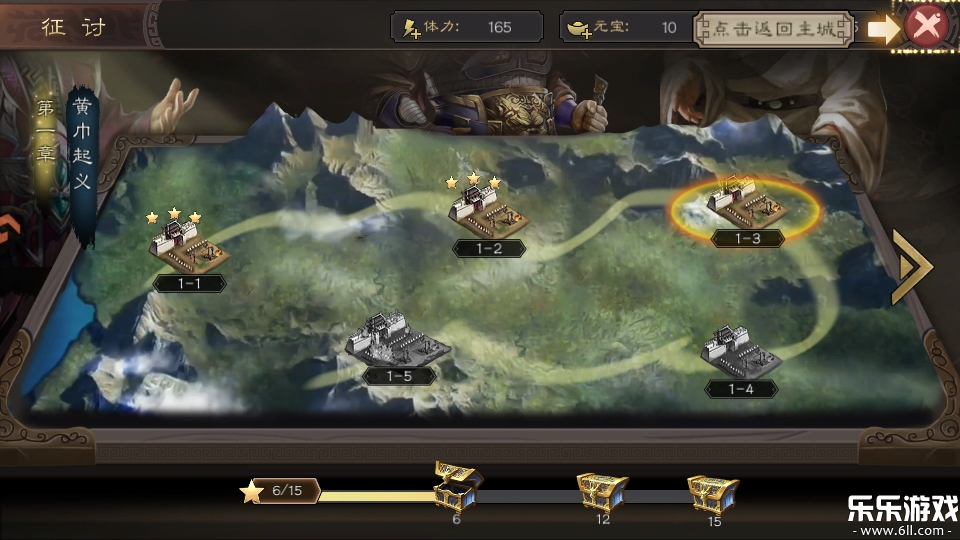The height and width of the screenshot is (540, 960).
Task: Tap the grey 1-5 stage fortress
Action: coord(398,341)
